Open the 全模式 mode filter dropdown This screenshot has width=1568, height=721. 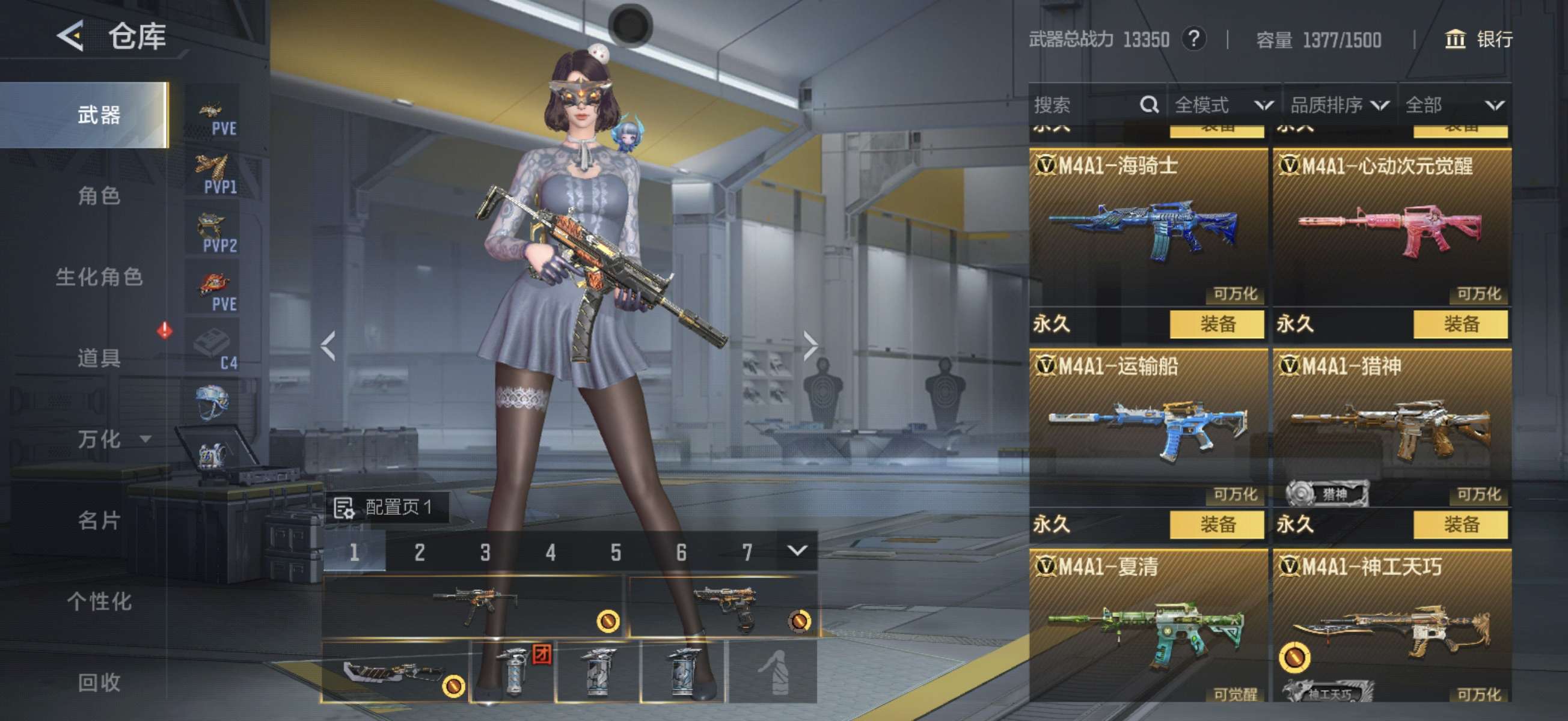[1223, 105]
